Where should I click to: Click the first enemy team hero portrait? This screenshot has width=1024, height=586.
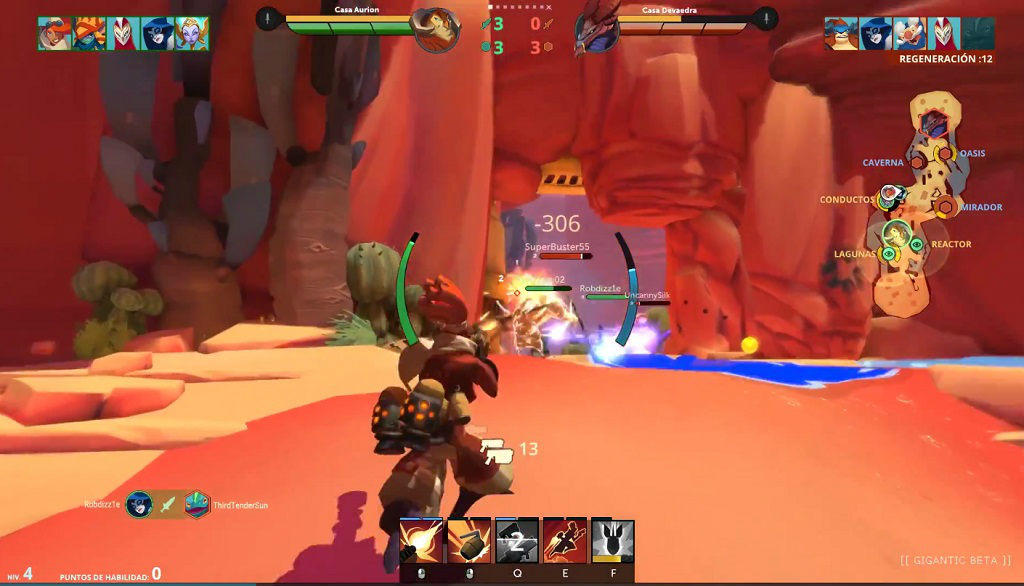tap(841, 33)
